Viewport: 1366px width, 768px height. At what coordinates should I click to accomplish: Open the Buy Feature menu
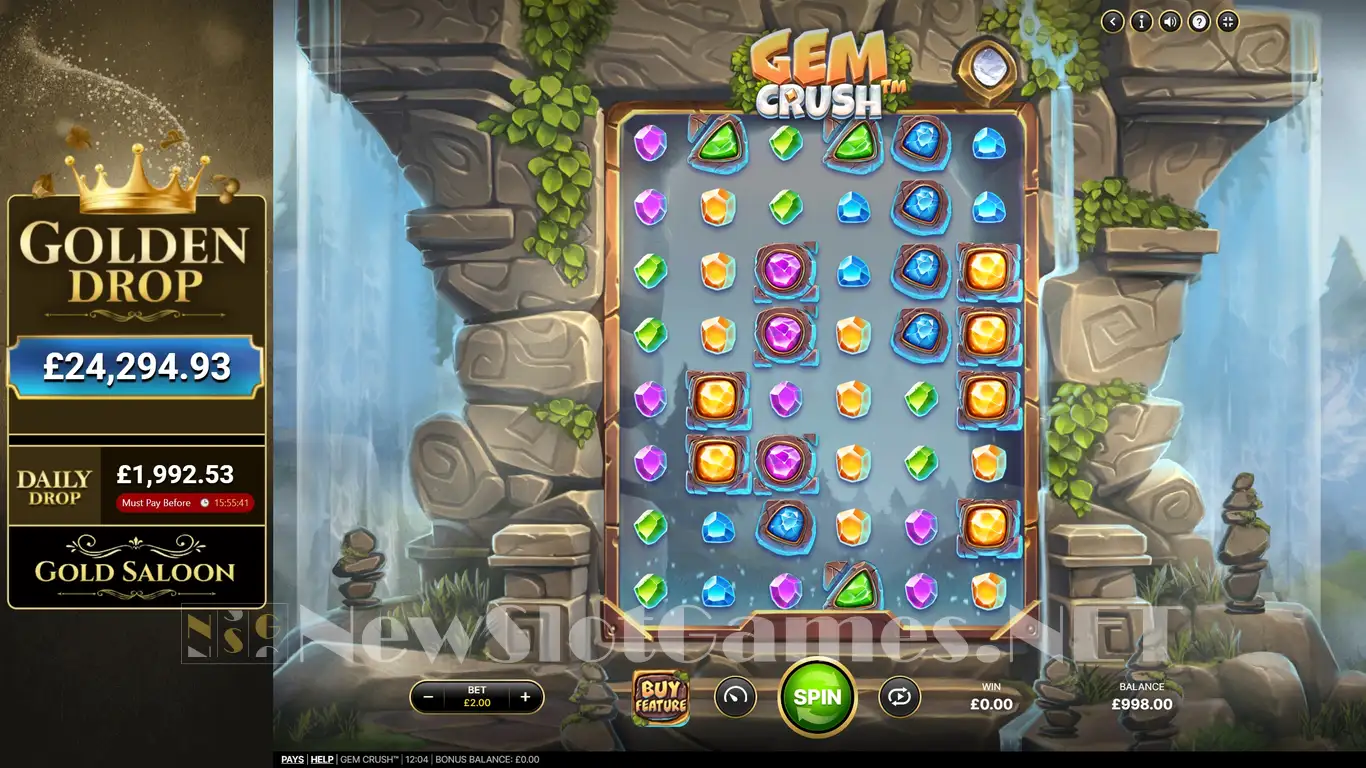pos(660,697)
